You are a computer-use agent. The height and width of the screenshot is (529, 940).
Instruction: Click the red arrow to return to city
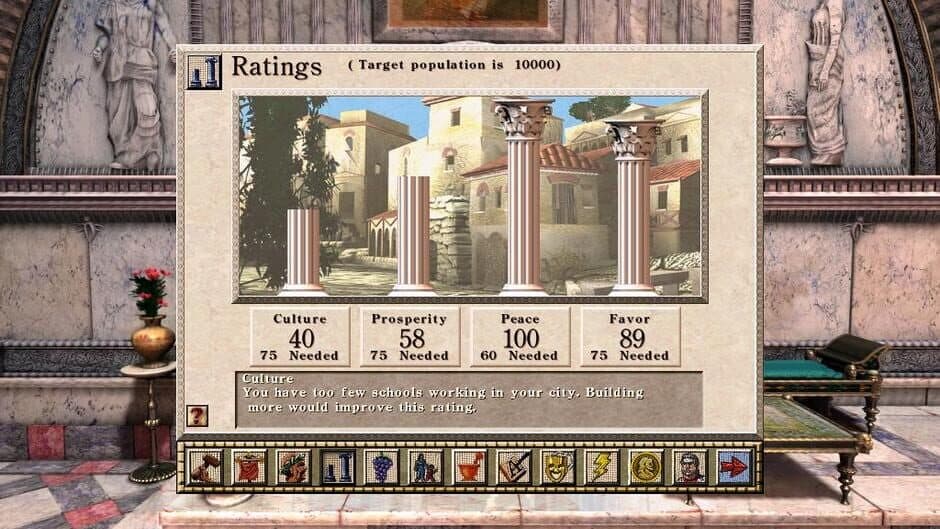coord(734,467)
